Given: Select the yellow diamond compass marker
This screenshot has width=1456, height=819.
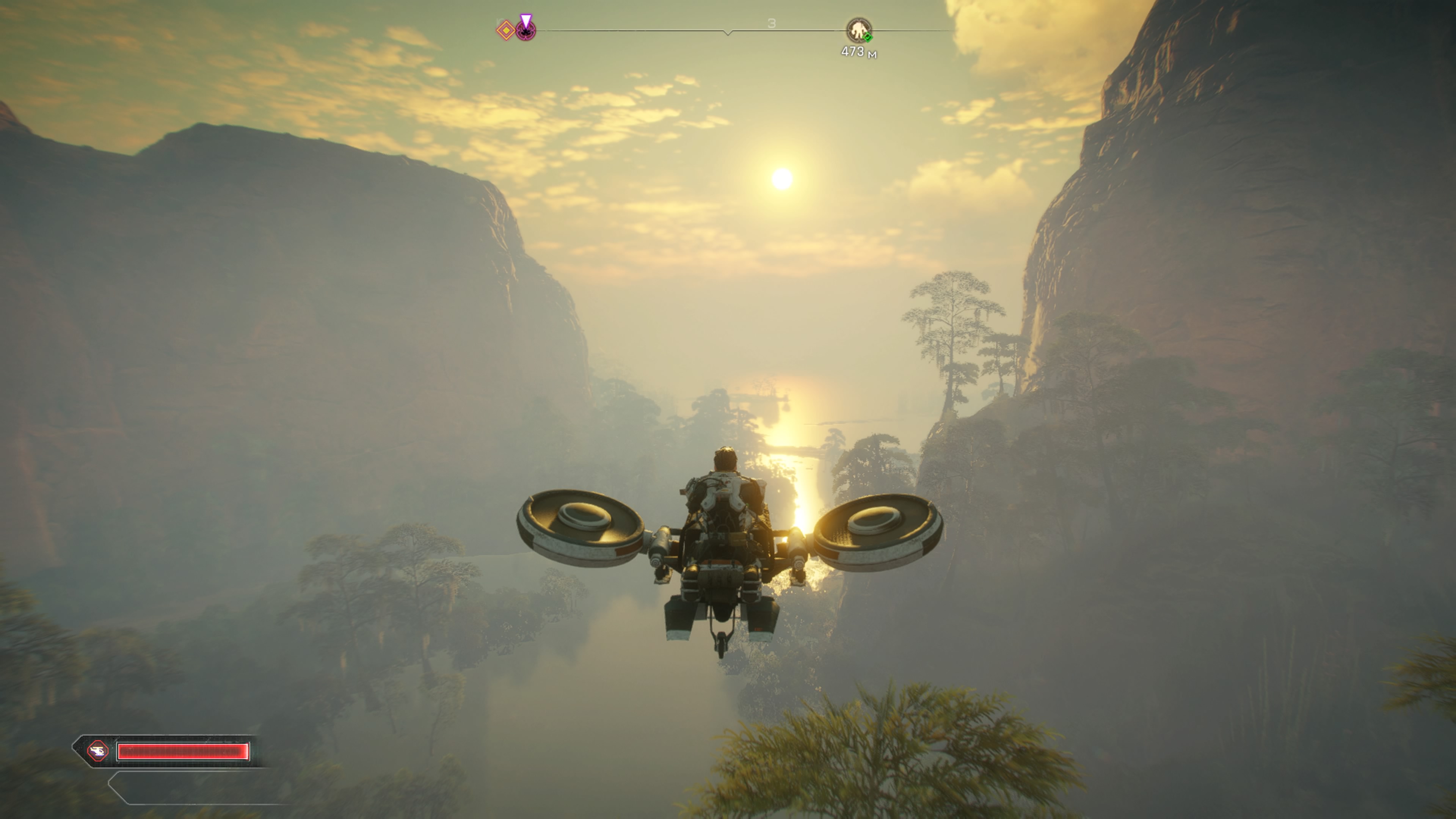Looking at the screenshot, I should pyautogui.click(x=506, y=30).
